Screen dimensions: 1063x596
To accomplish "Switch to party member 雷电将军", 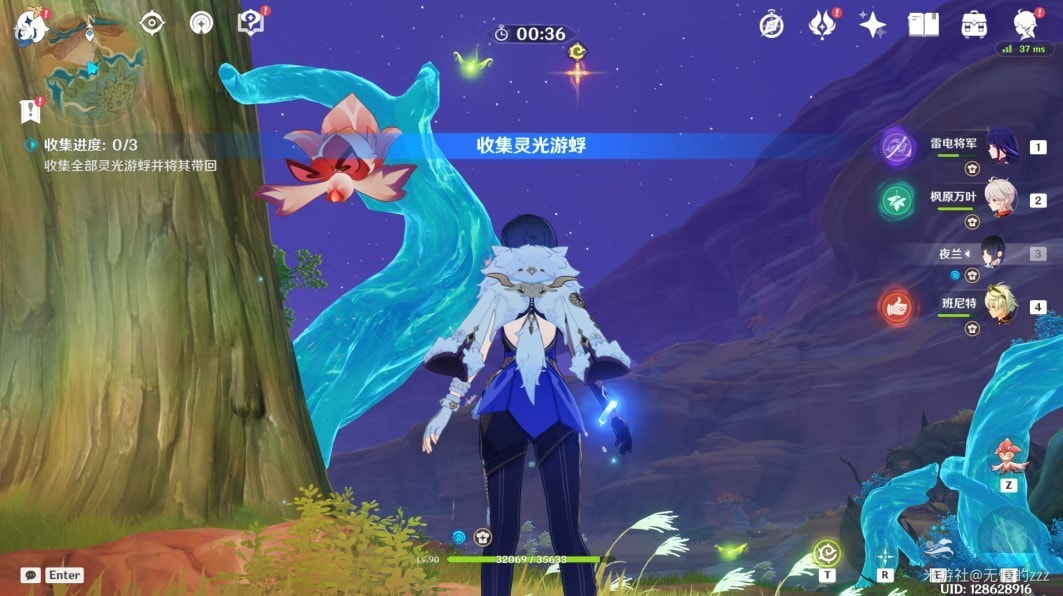I will pos(1001,147).
